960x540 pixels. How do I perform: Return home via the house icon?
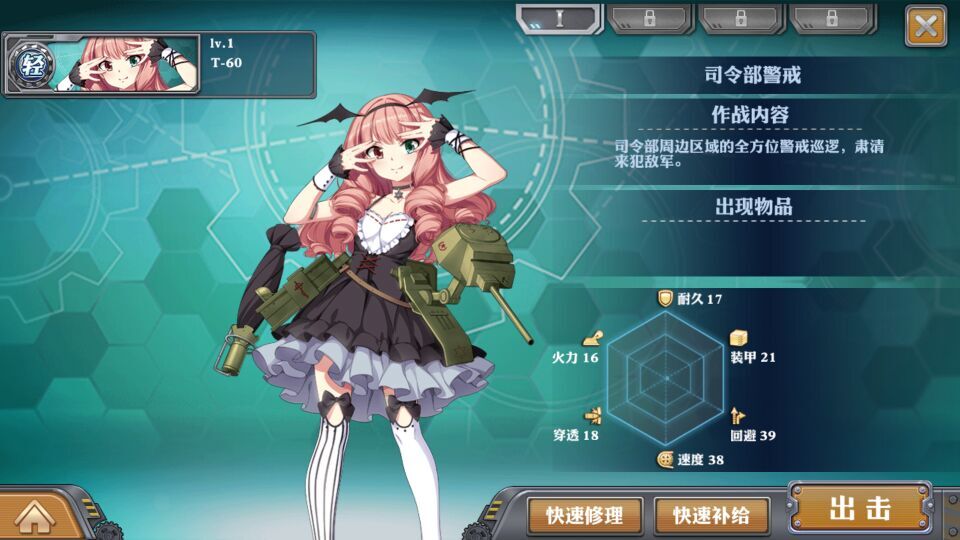click(35, 516)
